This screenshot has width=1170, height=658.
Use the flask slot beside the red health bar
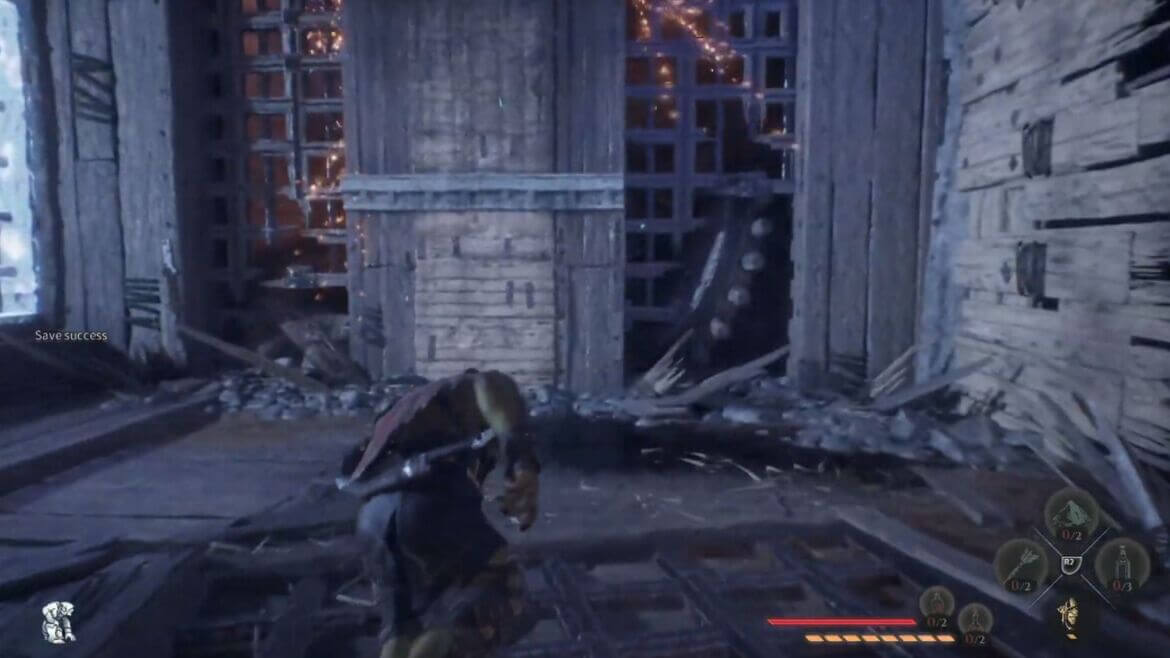click(x=937, y=606)
